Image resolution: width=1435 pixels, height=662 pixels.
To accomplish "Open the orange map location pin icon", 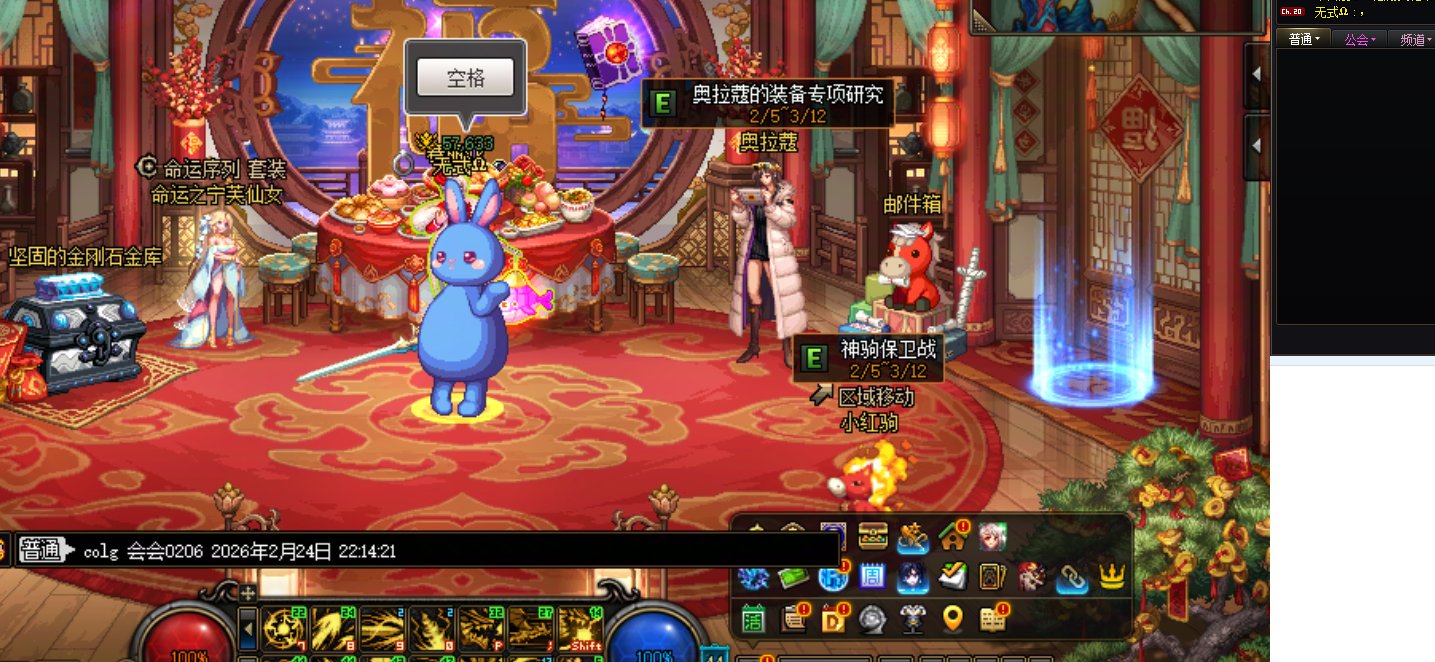I will 953,619.
